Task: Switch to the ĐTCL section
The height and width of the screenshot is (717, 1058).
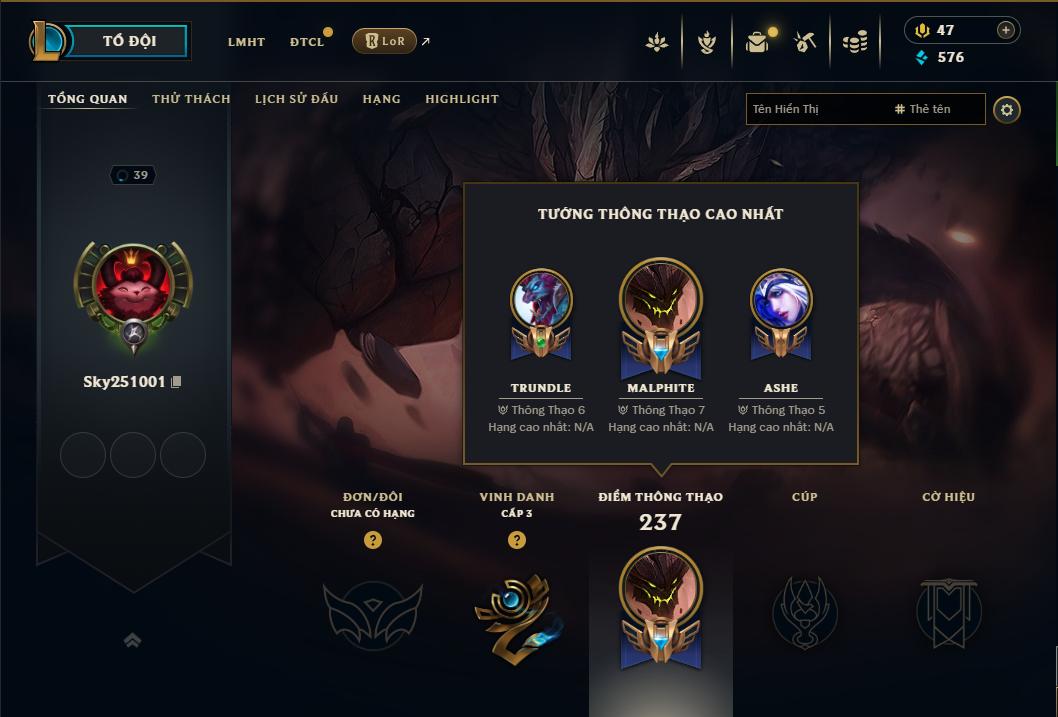Action: 307,42
